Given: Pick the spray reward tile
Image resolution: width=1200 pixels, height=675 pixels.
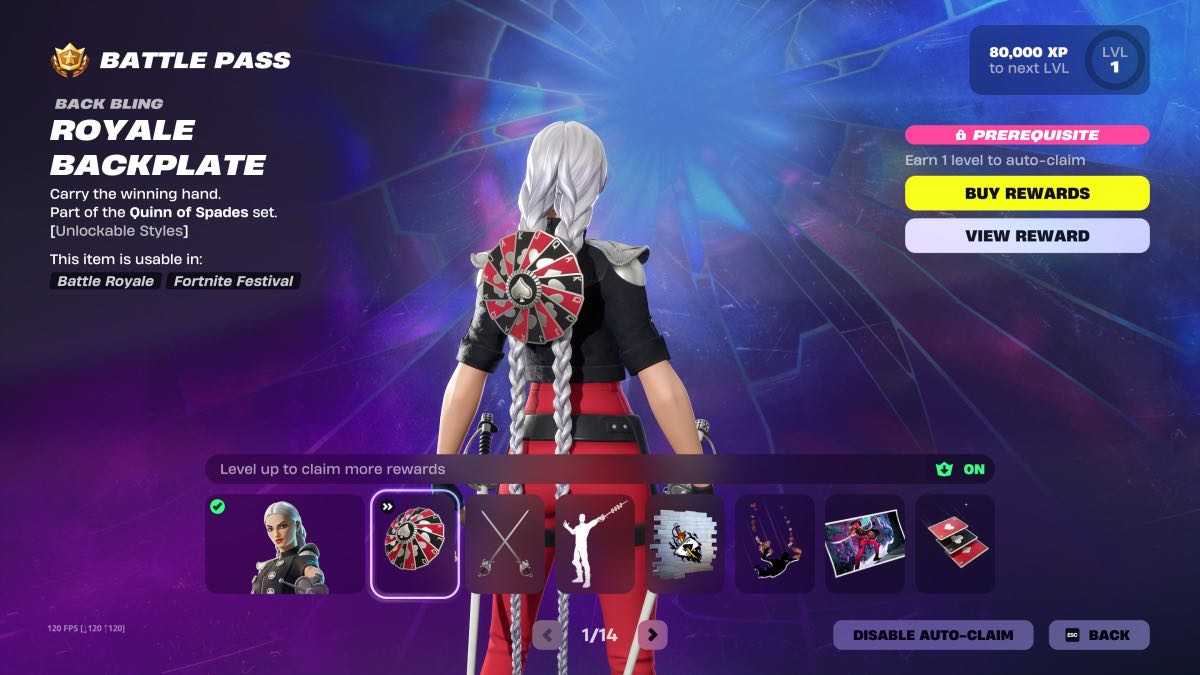Looking at the screenshot, I should point(685,544).
